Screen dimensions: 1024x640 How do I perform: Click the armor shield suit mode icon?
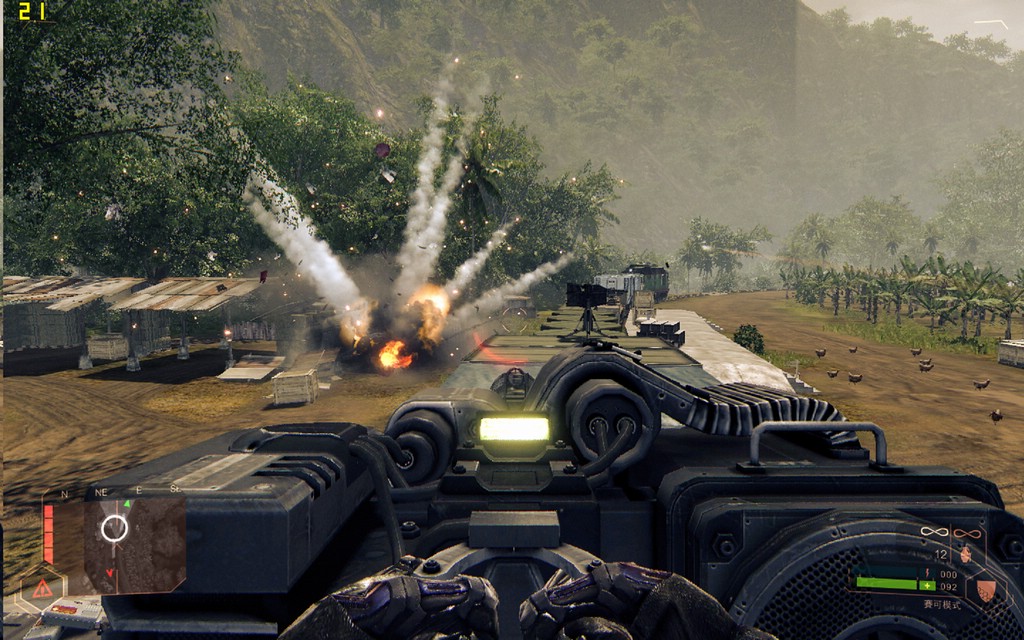(985, 590)
